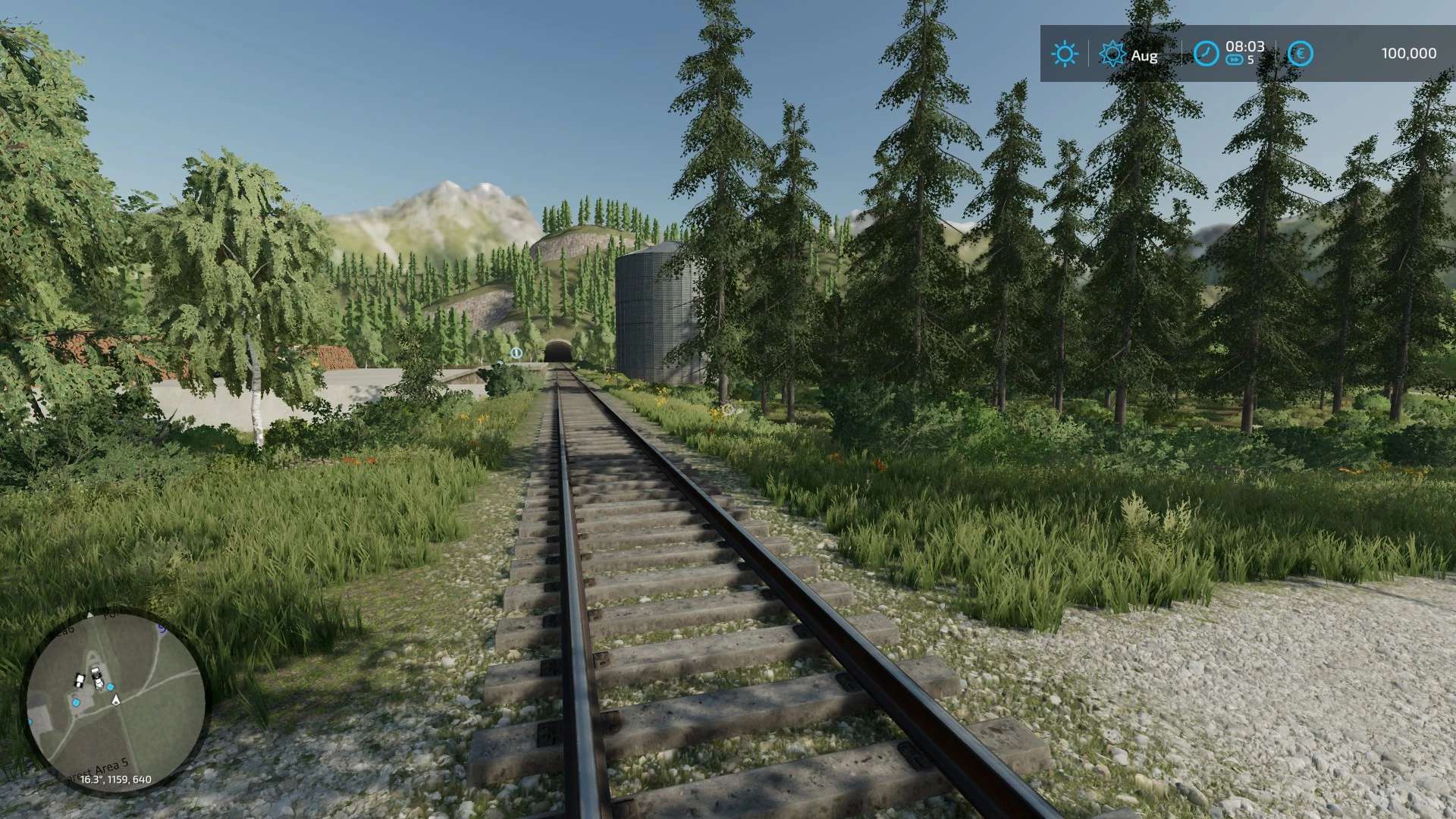1456x819 pixels.
Task: Click the clock icon
Action: [x=1206, y=53]
